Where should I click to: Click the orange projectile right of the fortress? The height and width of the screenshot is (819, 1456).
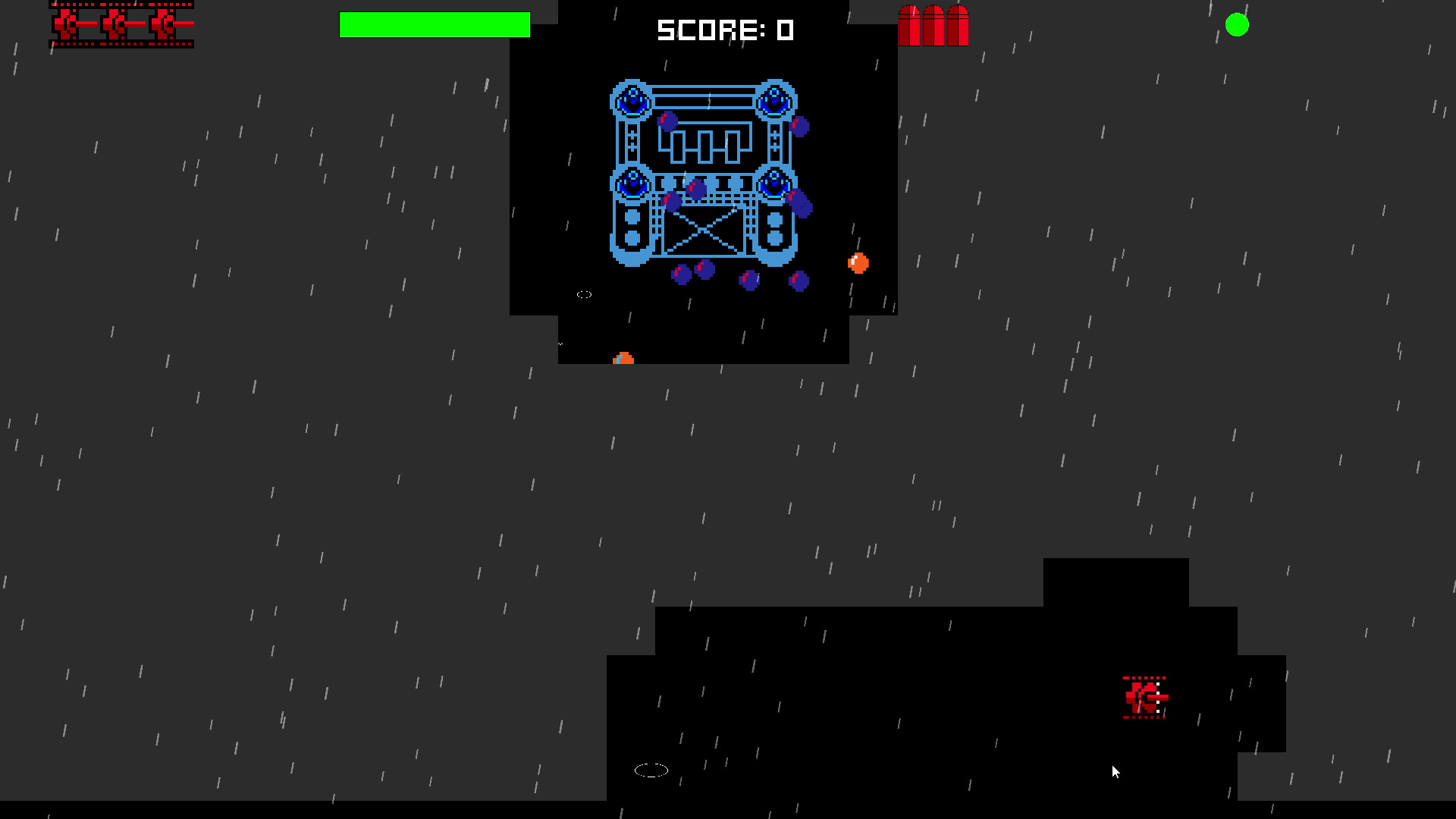pyautogui.click(x=857, y=263)
